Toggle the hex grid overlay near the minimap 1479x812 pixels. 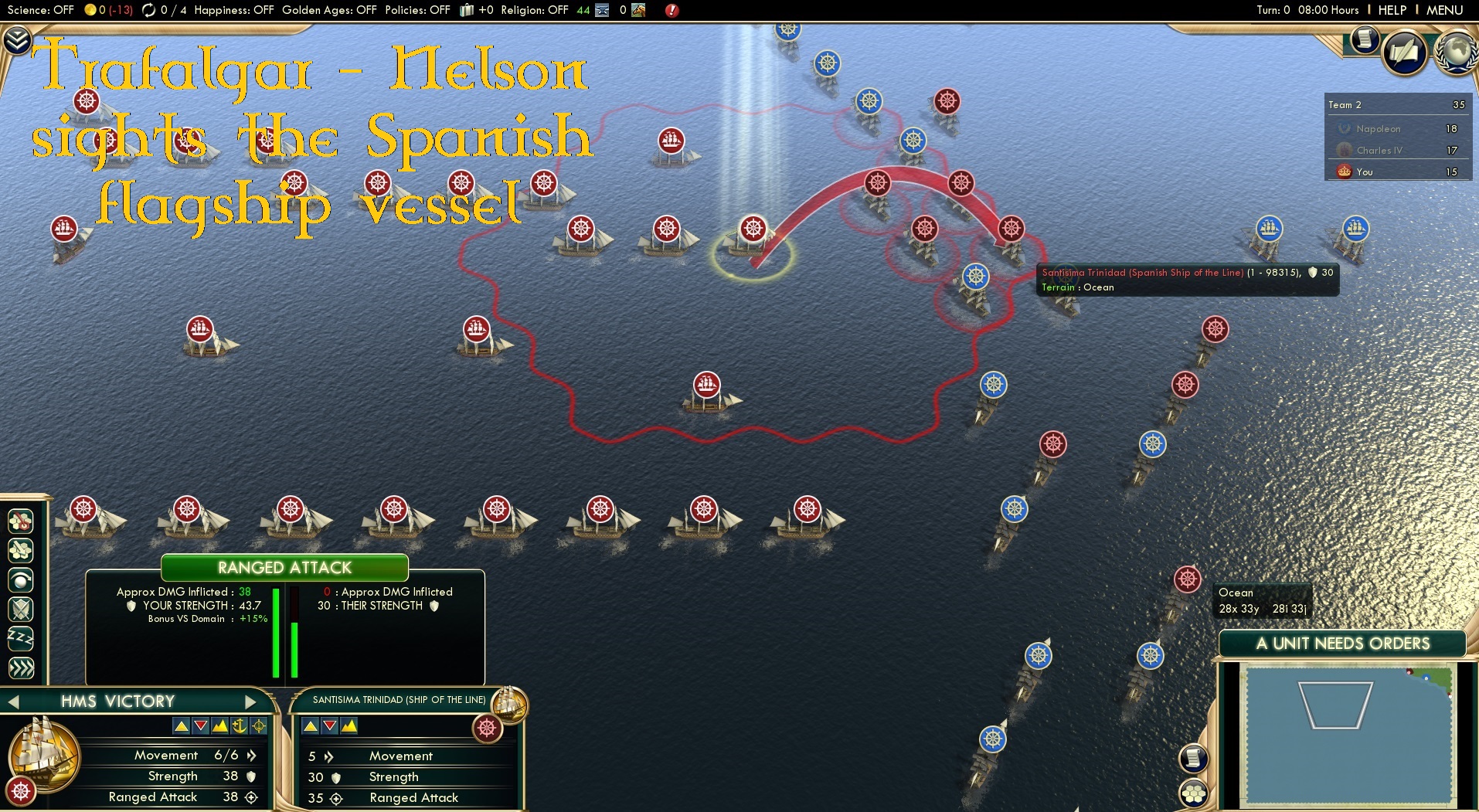point(1194,793)
